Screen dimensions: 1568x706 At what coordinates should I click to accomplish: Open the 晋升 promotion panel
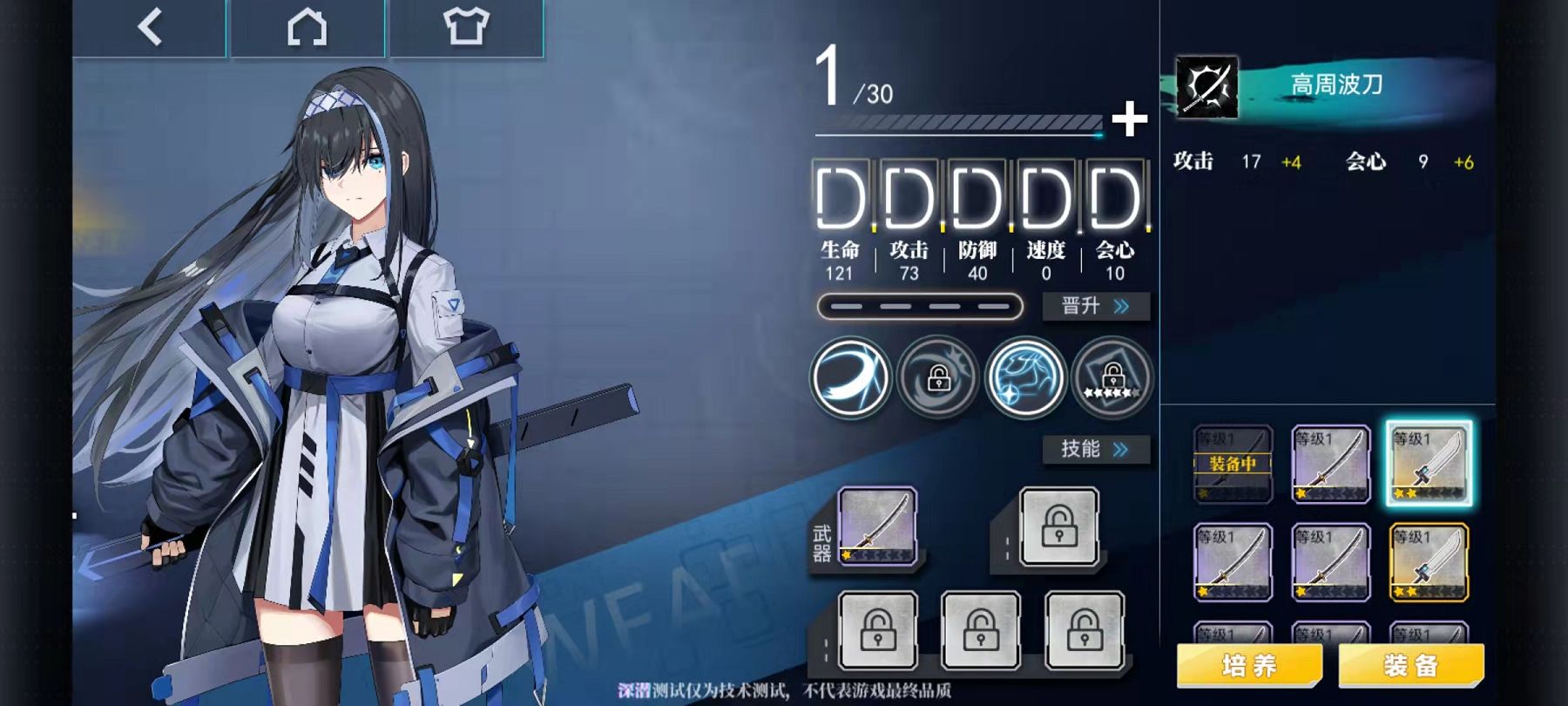point(1096,306)
